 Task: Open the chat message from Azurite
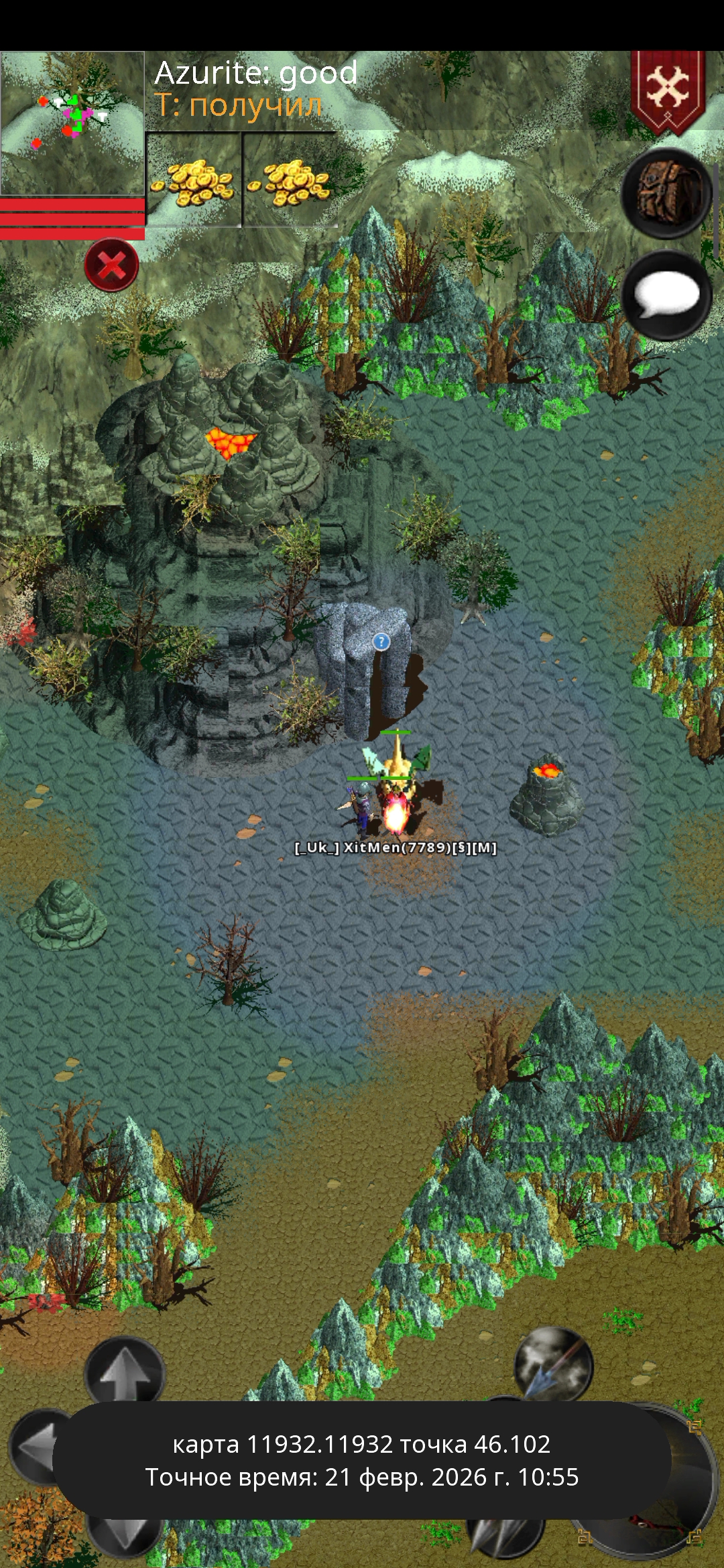[256, 73]
